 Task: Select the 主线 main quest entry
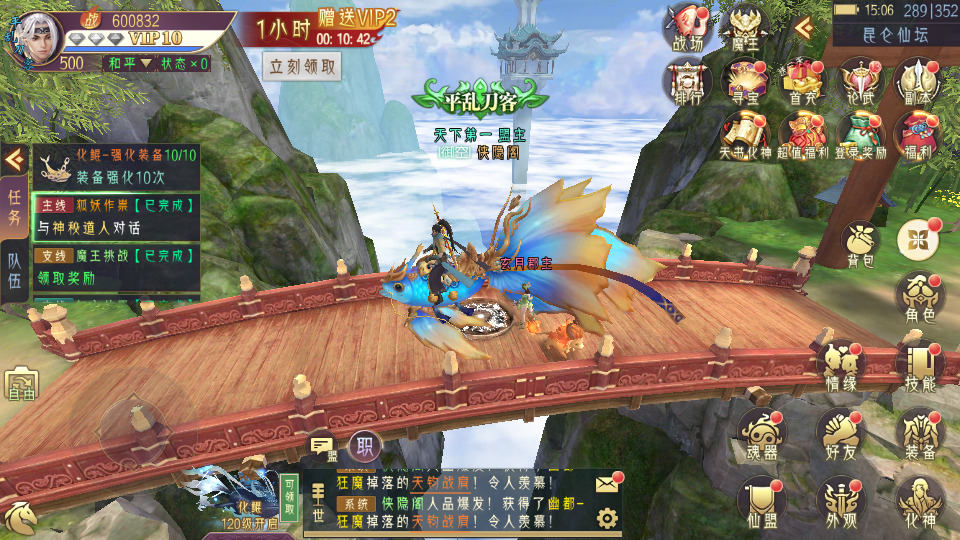coord(114,216)
